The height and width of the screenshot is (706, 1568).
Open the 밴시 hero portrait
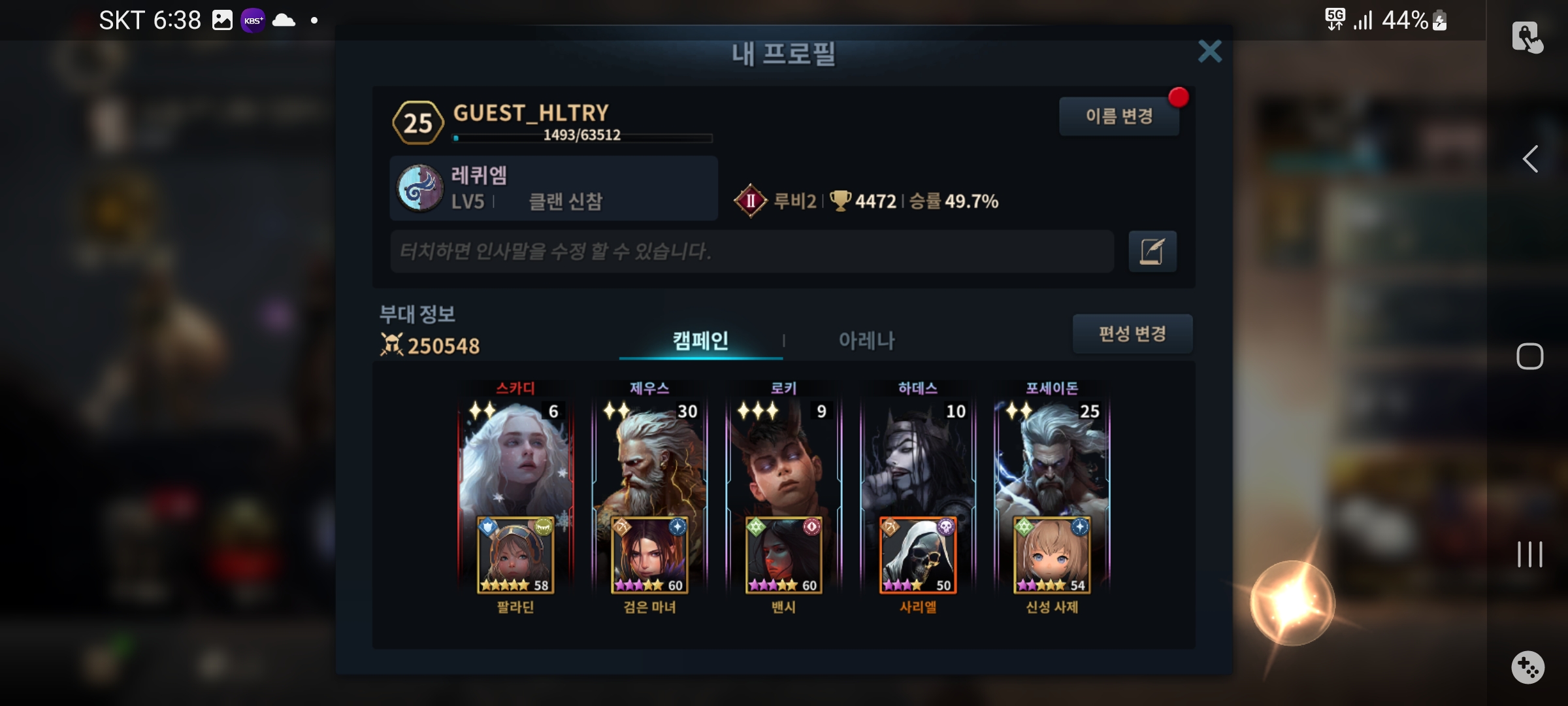[783, 556]
